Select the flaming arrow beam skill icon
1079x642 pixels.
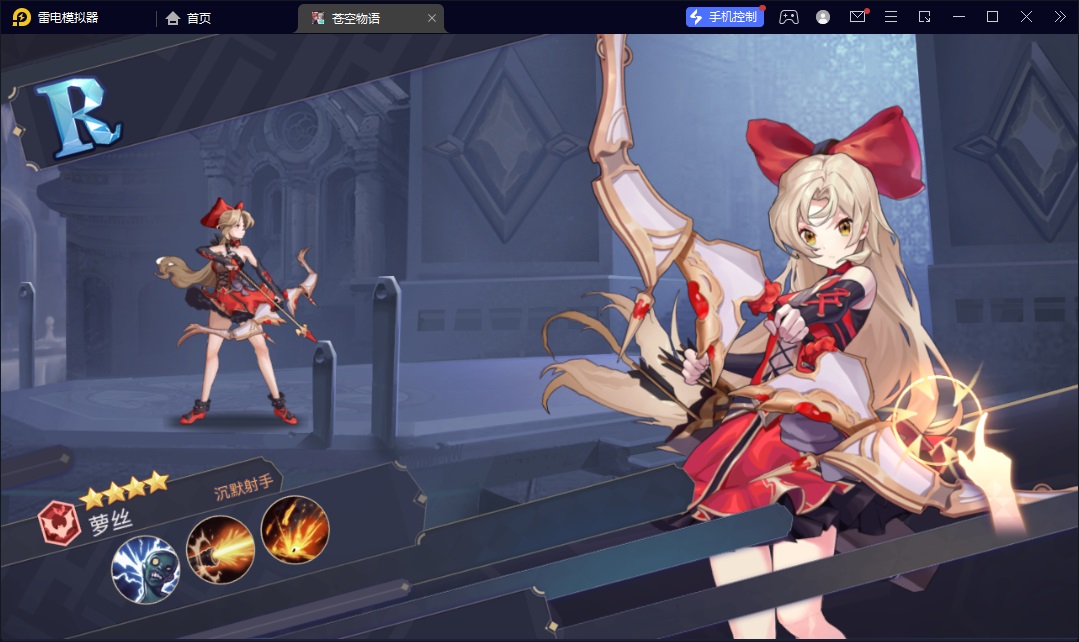click(220, 549)
